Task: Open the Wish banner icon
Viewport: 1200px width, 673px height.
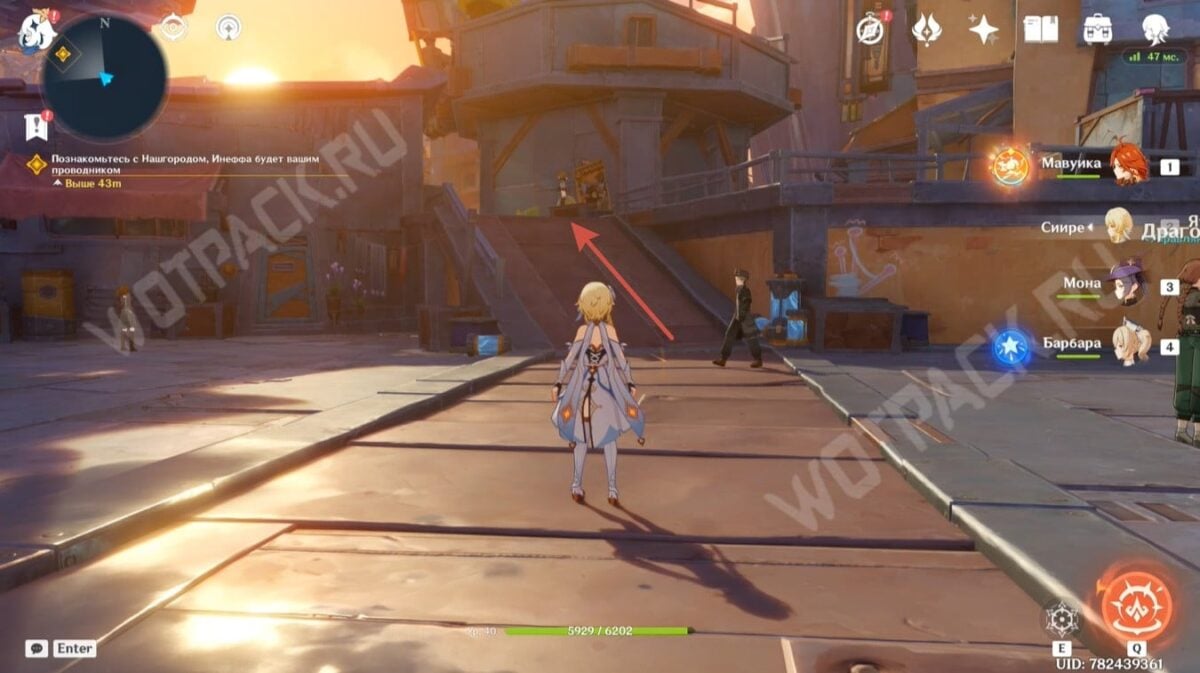Action: [927, 30]
